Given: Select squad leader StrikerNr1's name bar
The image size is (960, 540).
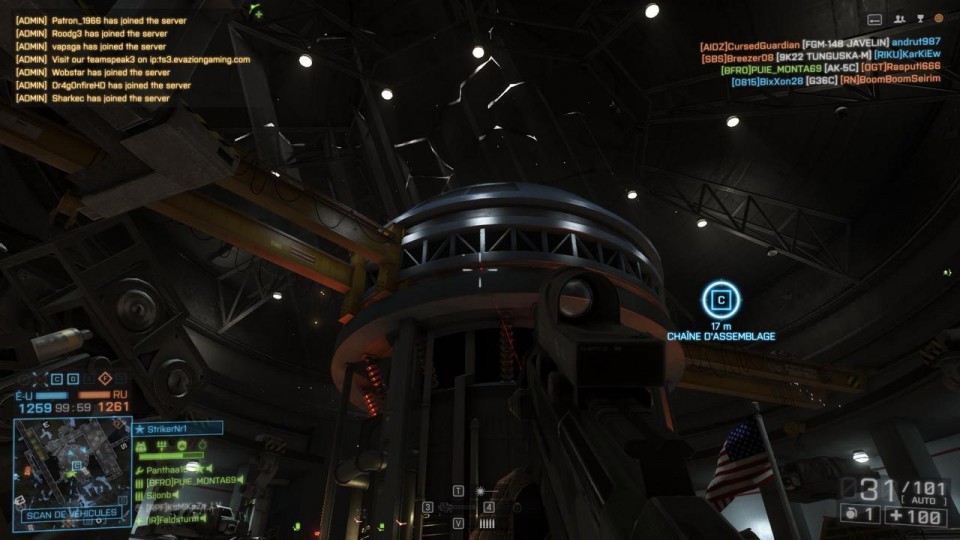Looking at the screenshot, I should [x=178, y=428].
